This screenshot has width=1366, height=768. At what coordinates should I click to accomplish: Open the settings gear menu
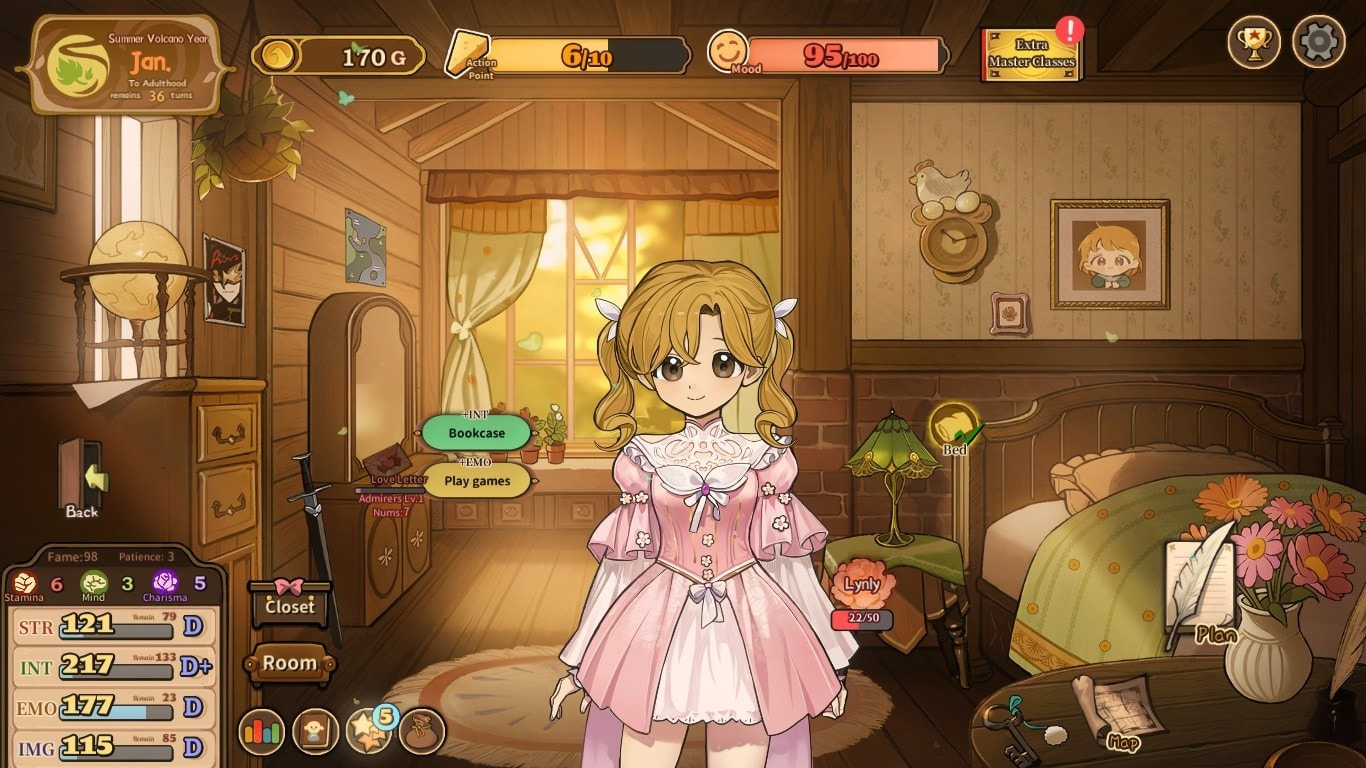1318,42
